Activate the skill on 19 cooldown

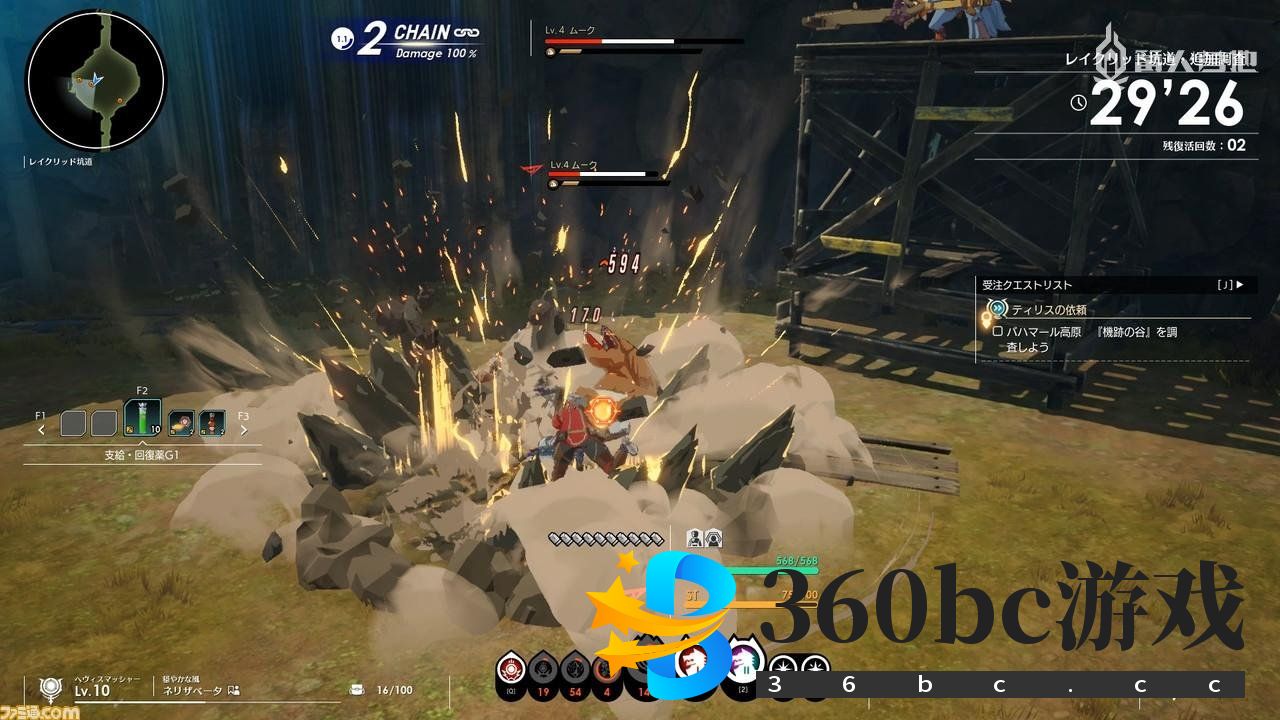[x=543, y=669]
